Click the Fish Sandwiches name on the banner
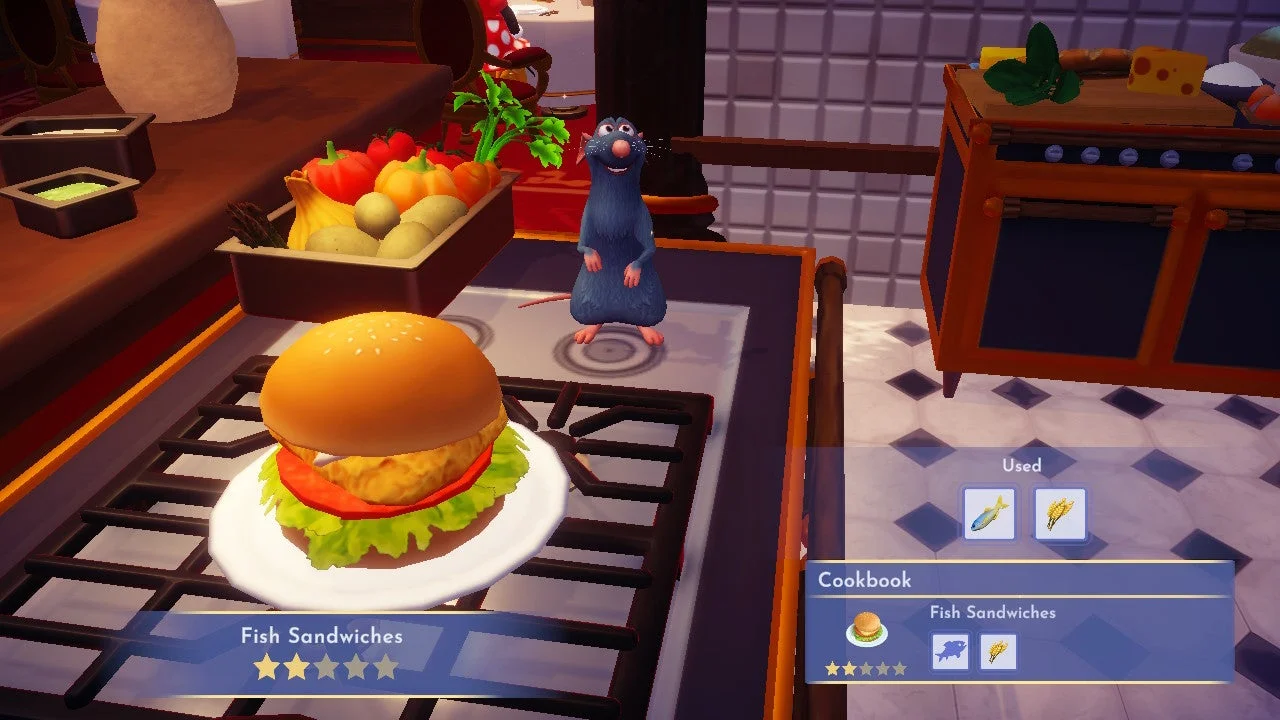The width and height of the screenshot is (1280, 720). pyautogui.click(x=322, y=635)
